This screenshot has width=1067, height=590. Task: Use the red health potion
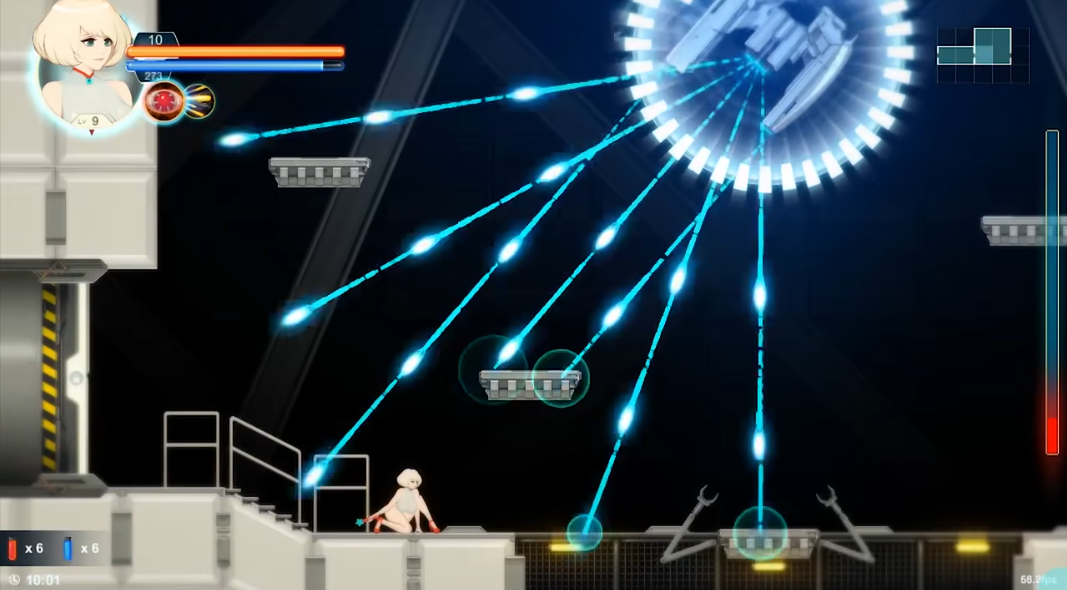click(x=13, y=548)
